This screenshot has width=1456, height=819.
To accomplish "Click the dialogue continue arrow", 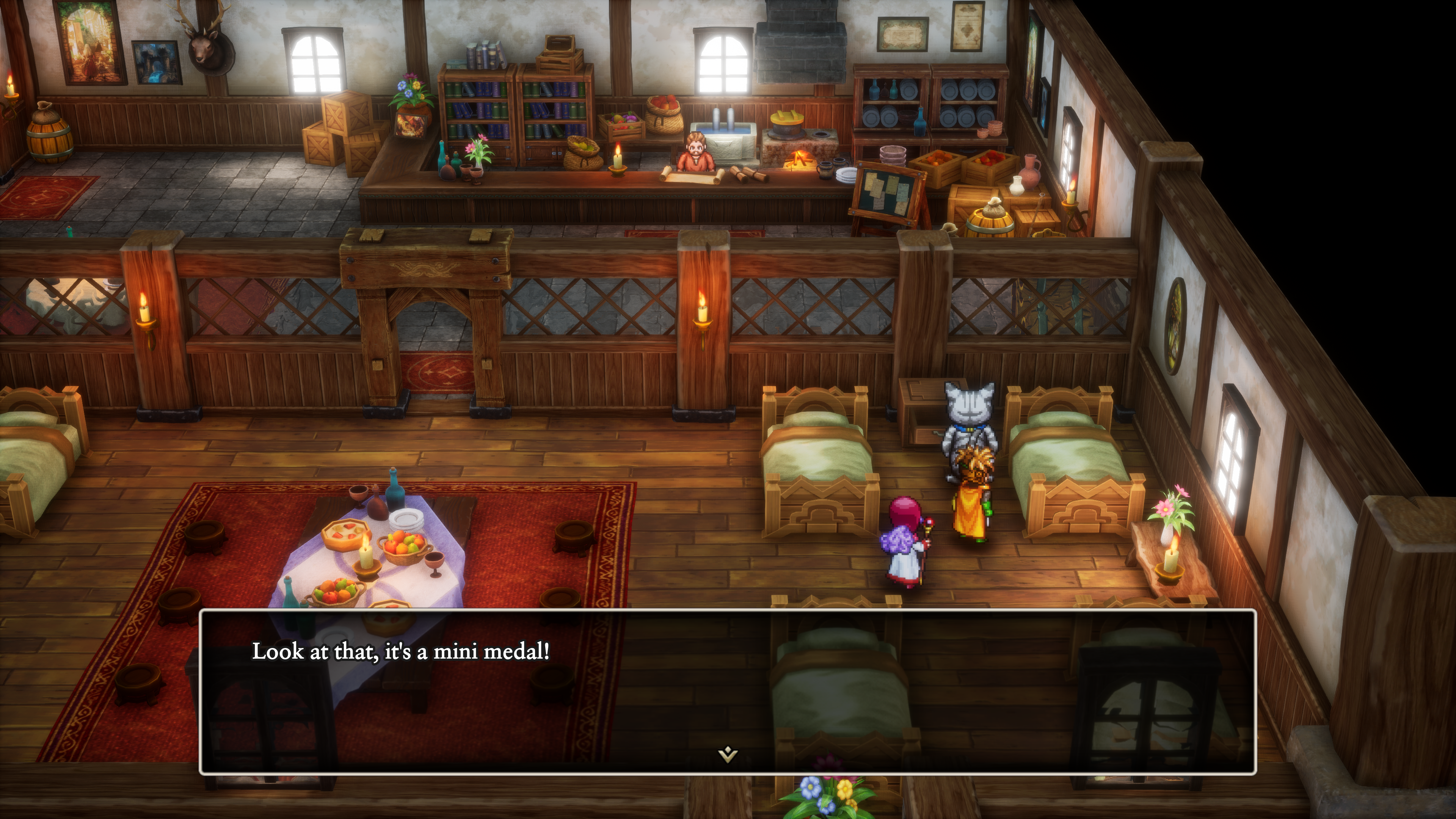I will pyautogui.click(x=728, y=754).
